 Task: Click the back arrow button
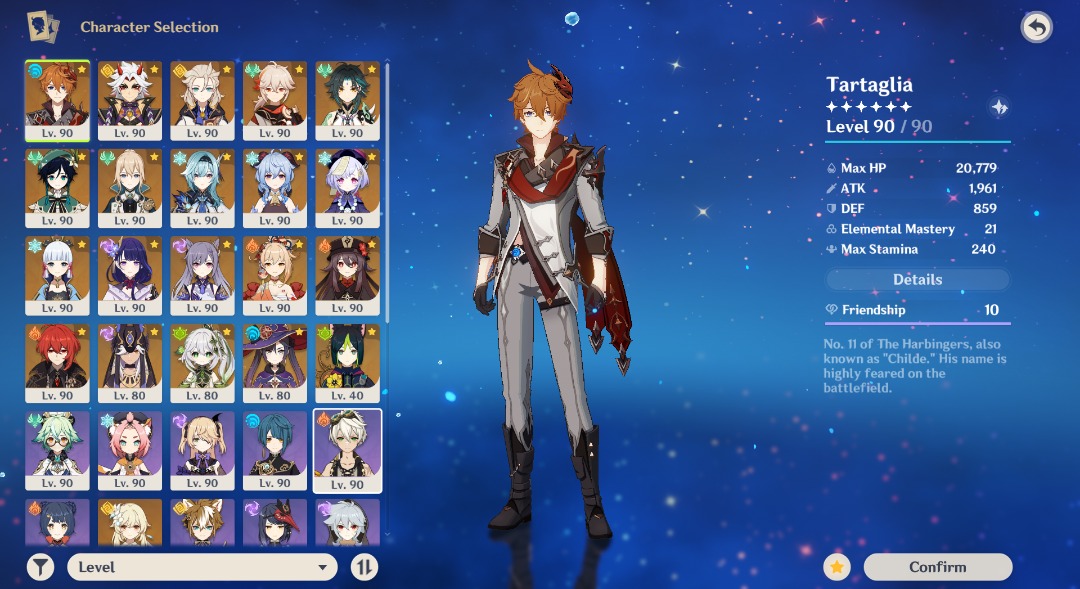coord(1037,27)
